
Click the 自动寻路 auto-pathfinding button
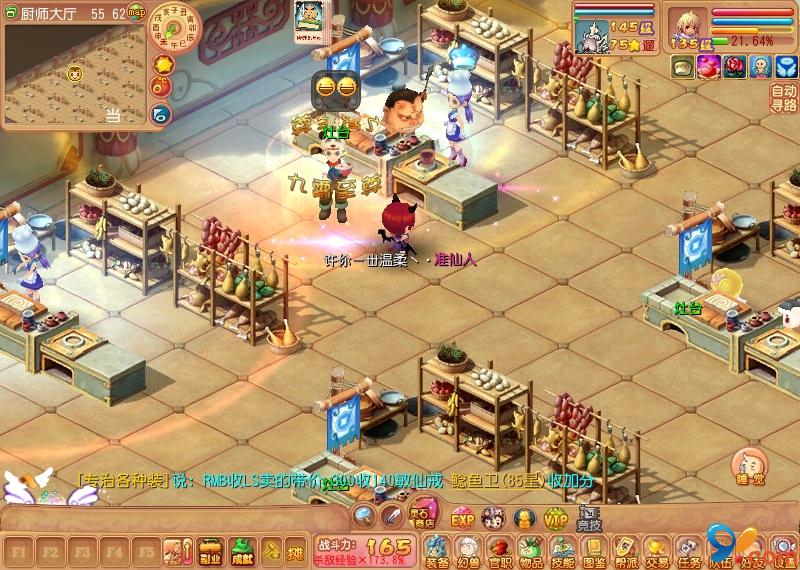point(784,98)
